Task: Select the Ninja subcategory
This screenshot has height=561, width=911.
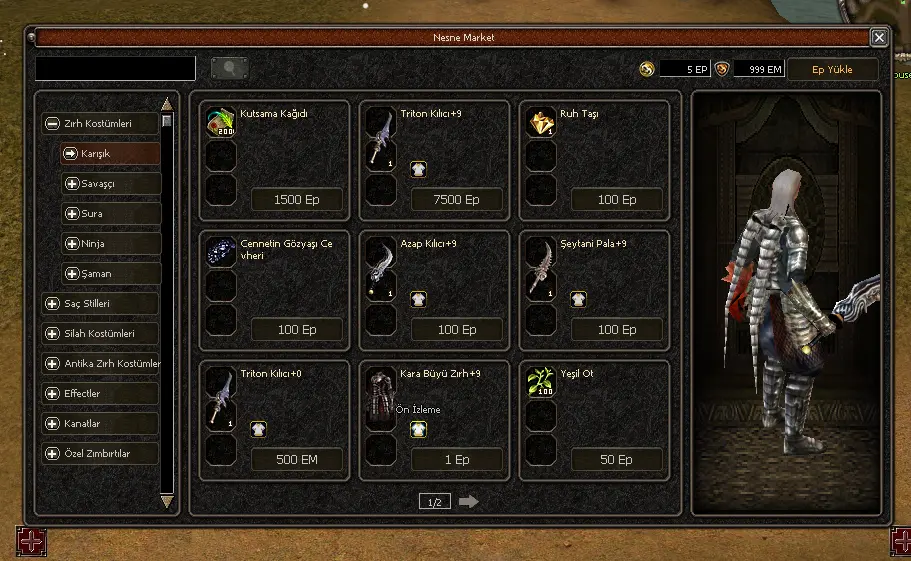Action: [x=109, y=243]
